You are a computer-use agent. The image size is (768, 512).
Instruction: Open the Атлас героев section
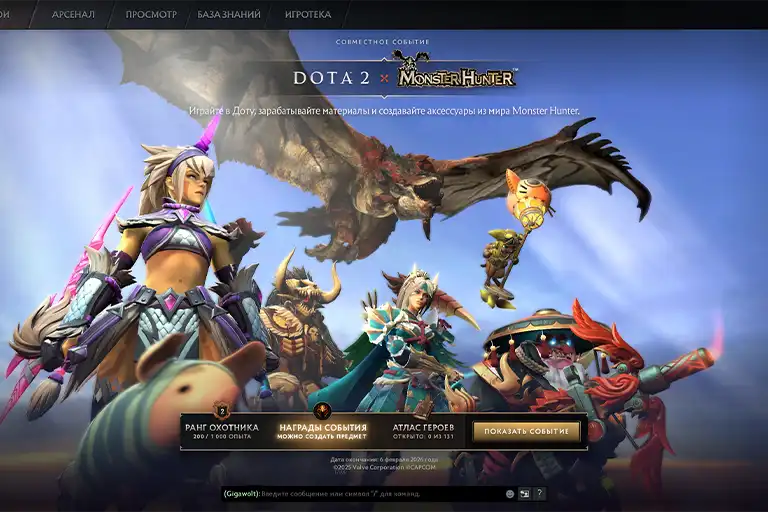424,432
